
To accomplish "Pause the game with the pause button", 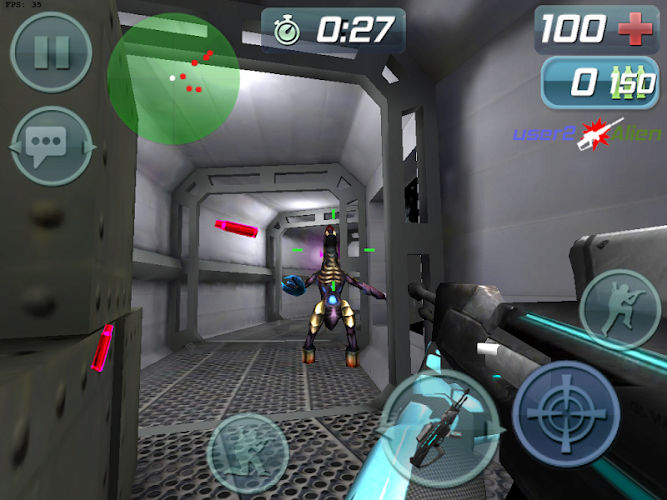I will (x=51, y=52).
